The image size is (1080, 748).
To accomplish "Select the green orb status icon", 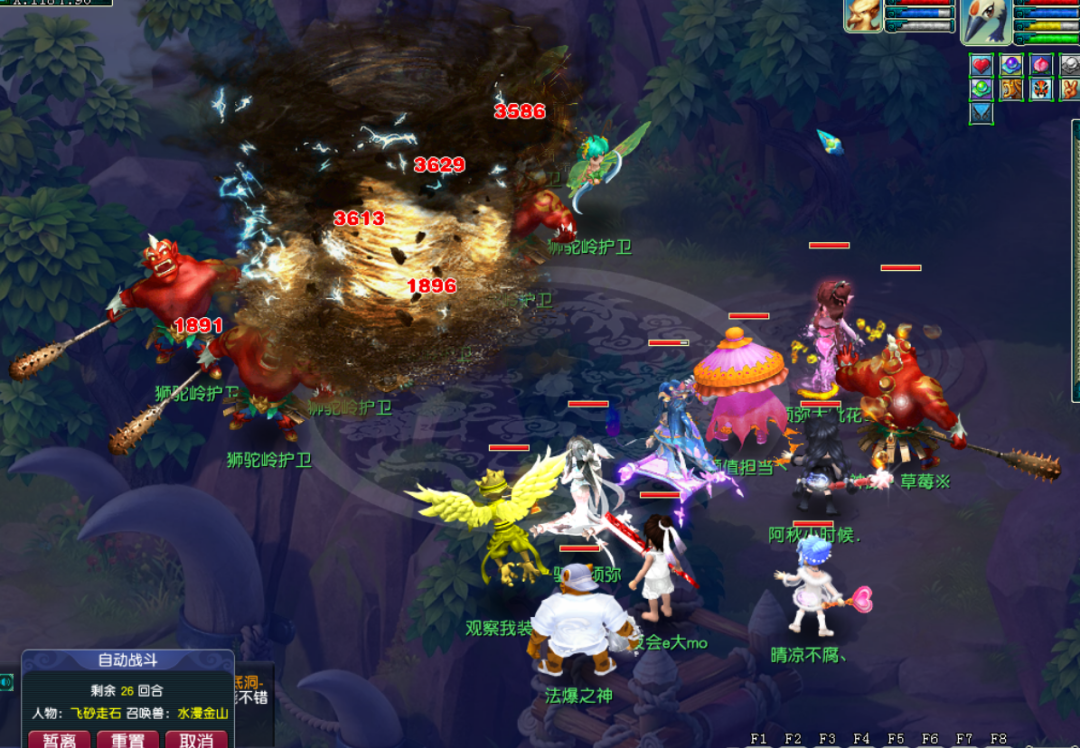I will pos(981,89).
